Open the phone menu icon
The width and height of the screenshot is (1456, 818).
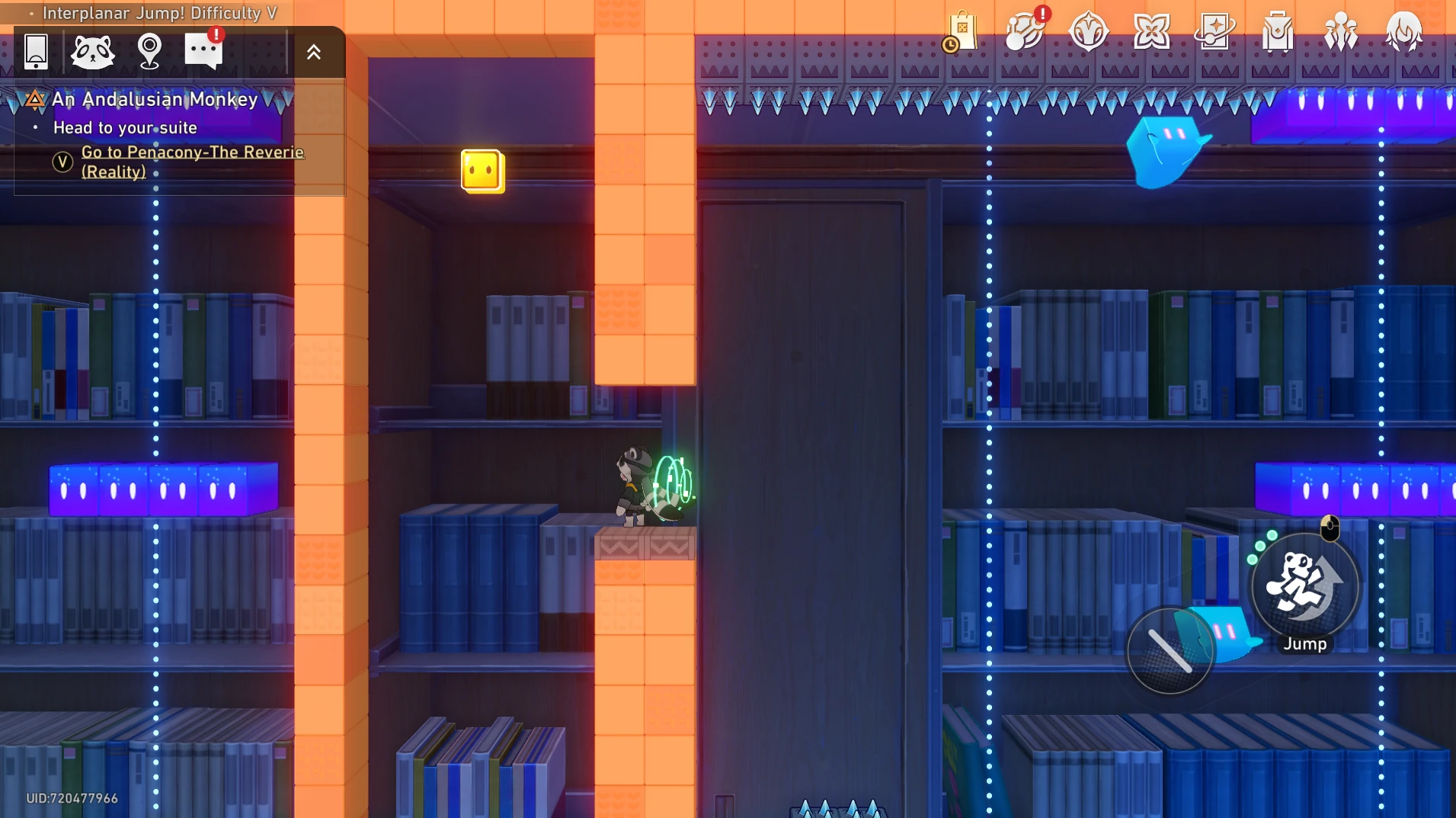coord(36,52)
